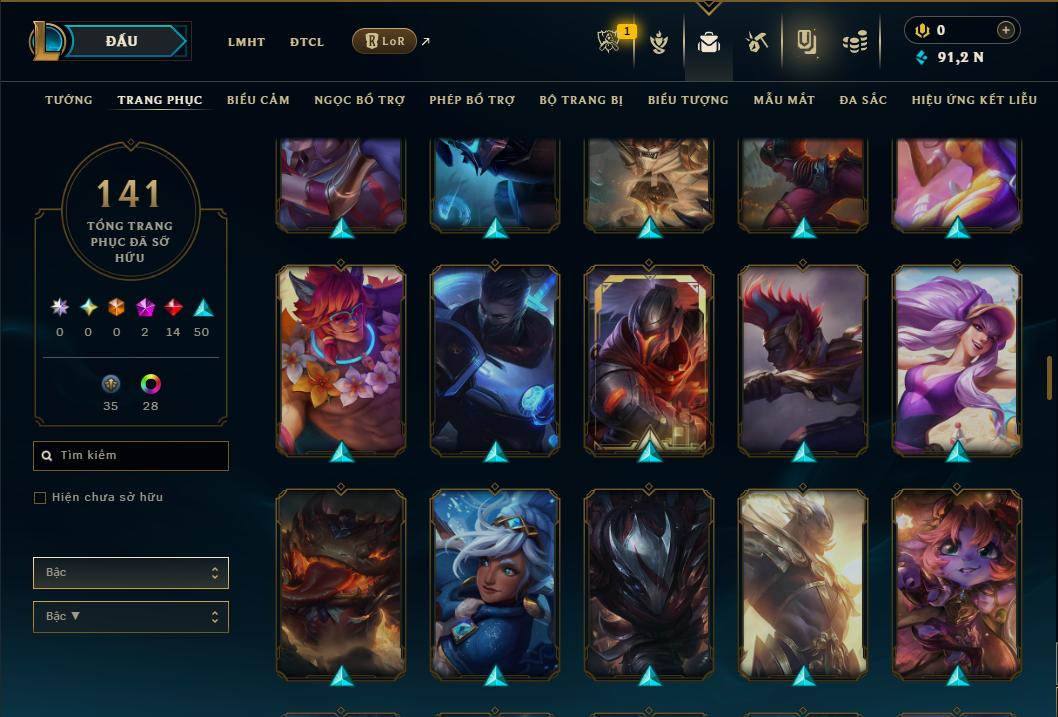1058x717 pixels.
Task: Toggle the Hiện chưa sở hữu checkbox
Action: pyautogui.click(x=40, y=498)
